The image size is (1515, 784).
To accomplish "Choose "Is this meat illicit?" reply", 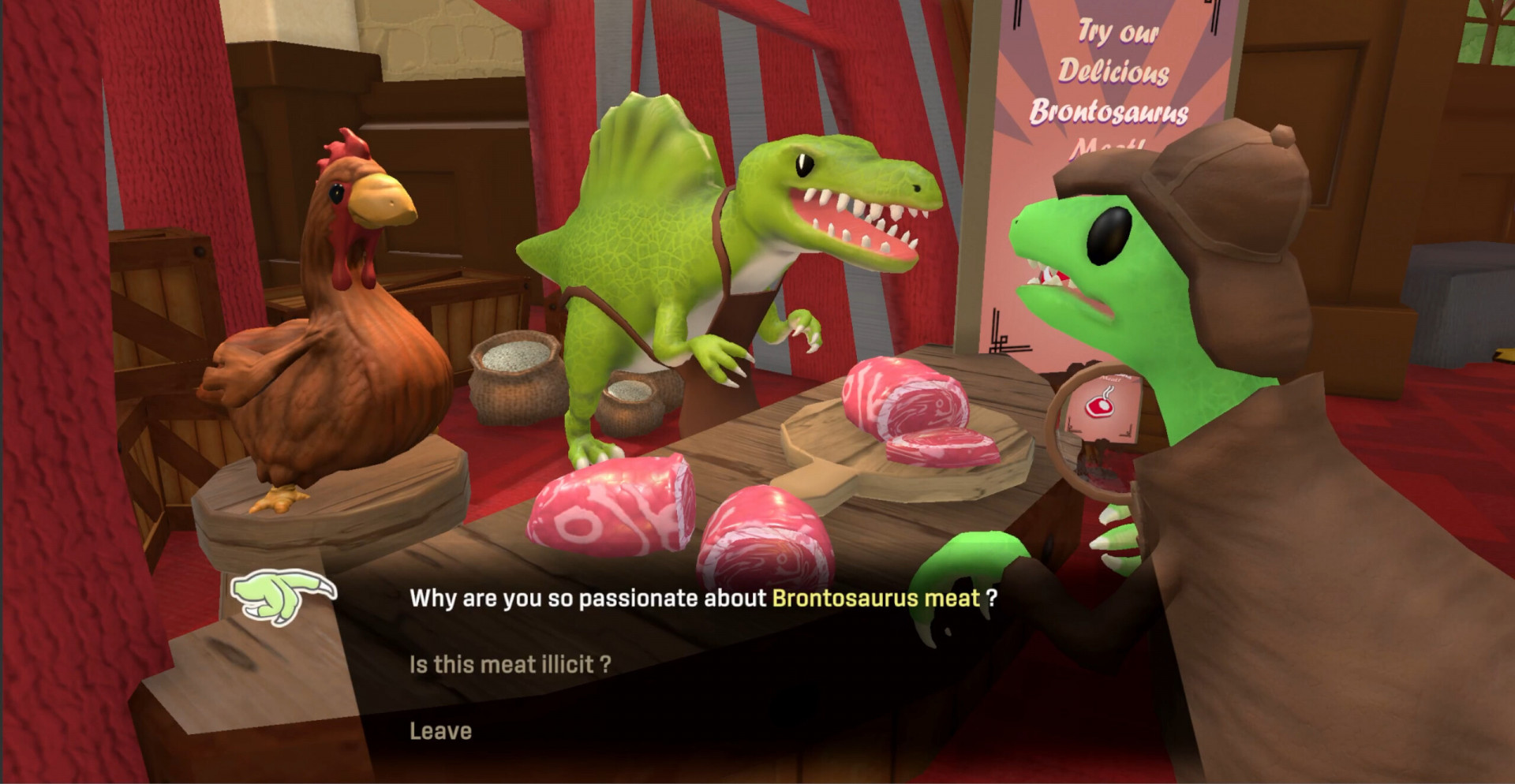I will (x=510, y=664).
